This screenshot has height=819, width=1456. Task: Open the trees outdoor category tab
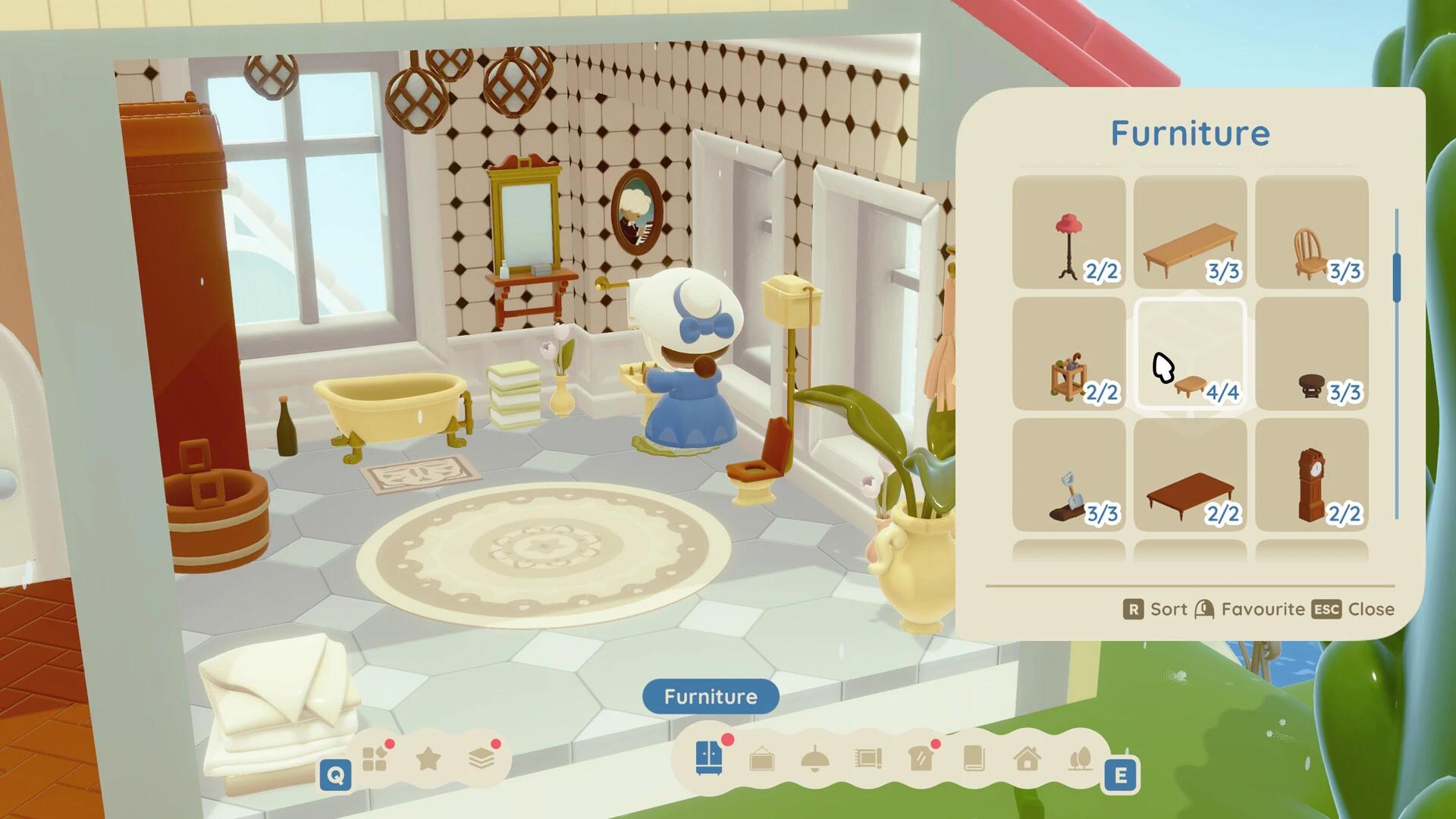click(x=1080, y=758)
